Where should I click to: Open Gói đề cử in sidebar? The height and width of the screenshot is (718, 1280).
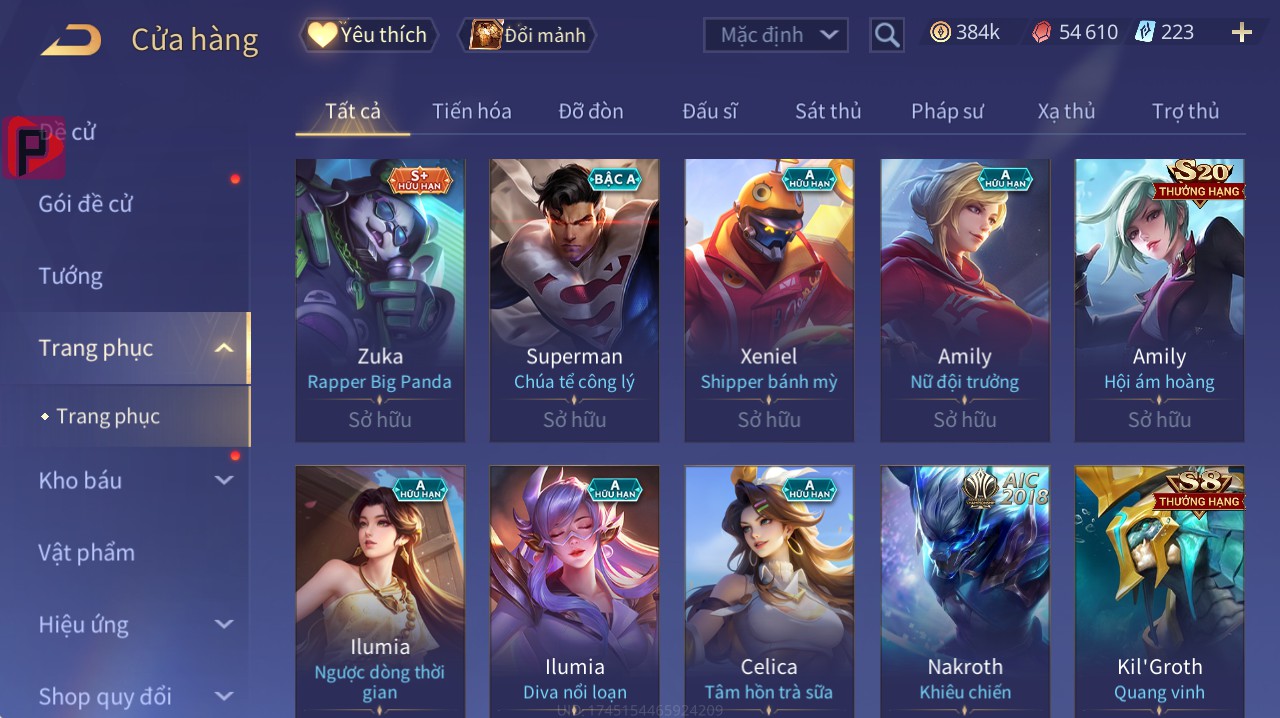click(x=86, y=204)
